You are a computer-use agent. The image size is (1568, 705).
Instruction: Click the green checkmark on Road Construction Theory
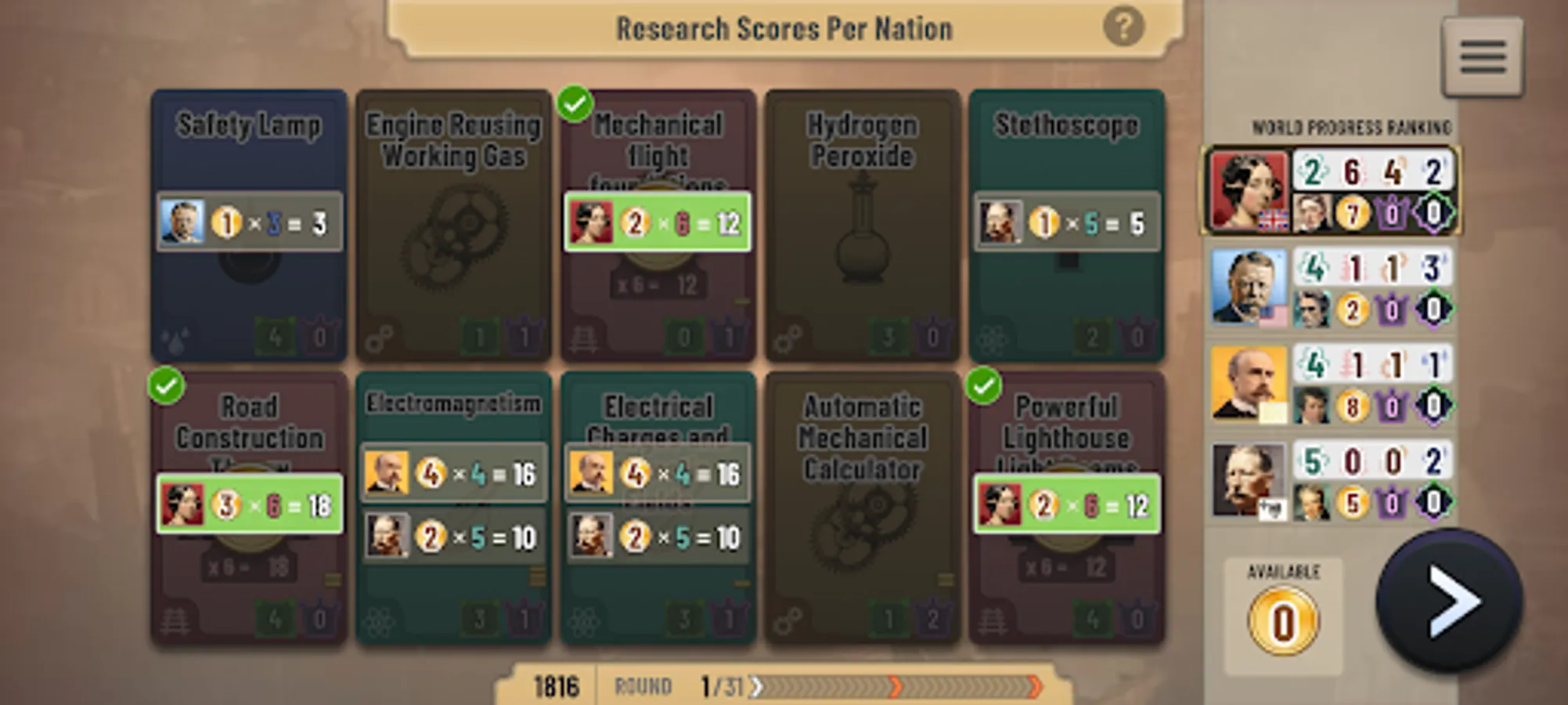point(166,385)
